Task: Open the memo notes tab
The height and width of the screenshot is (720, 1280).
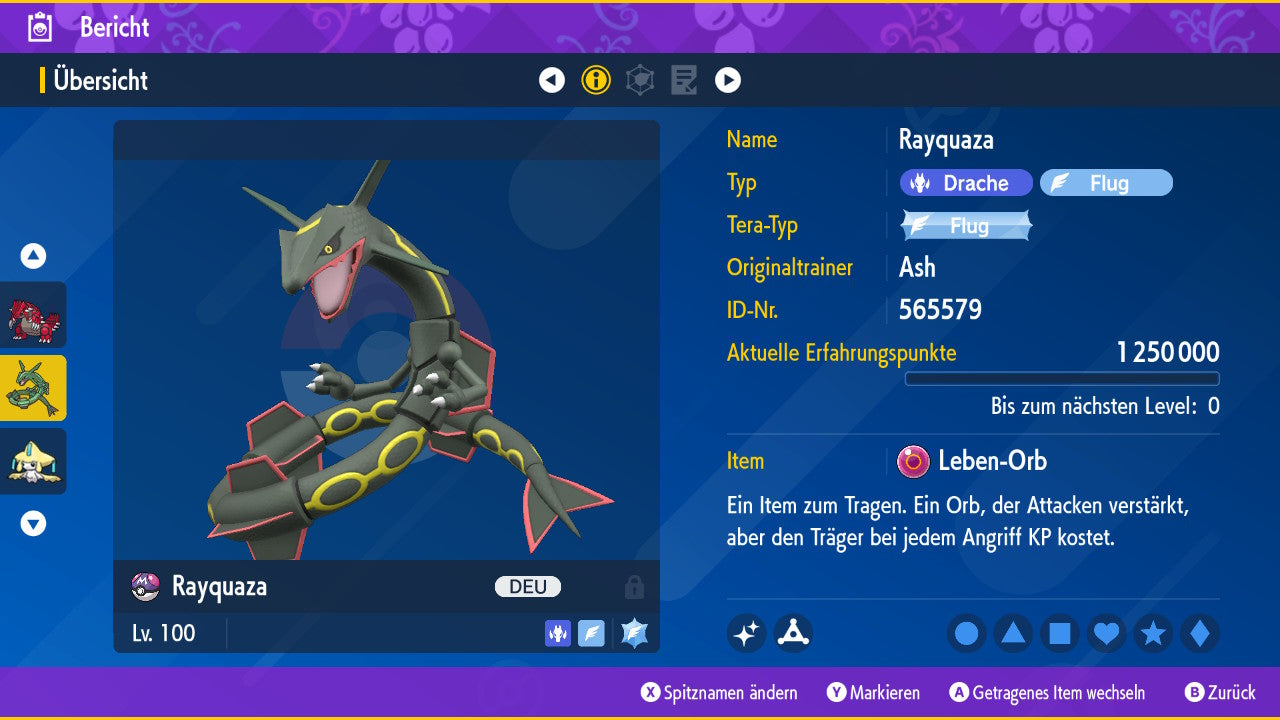Action: coord(684,80)
